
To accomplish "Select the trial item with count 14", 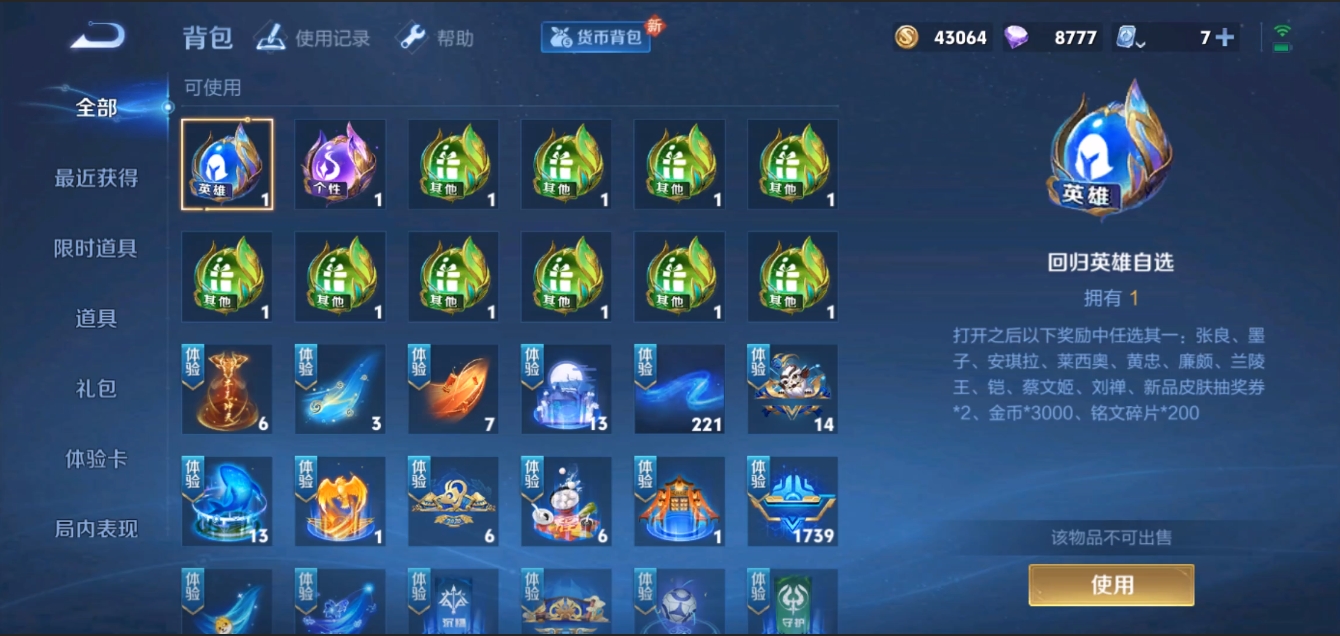I will tap(793, 390).
